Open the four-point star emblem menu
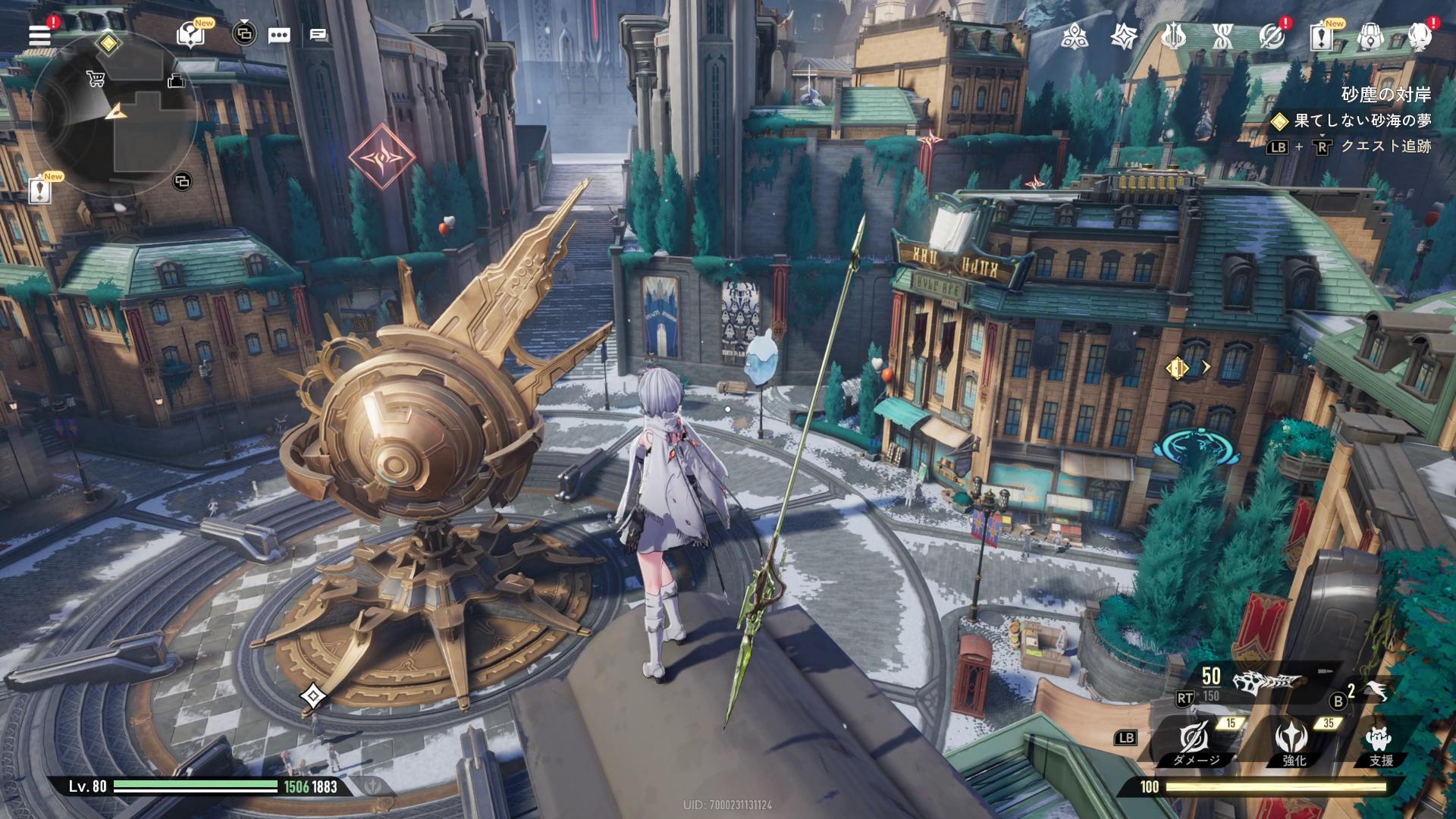Viewport: 1456px width, 819px height. click(x=1123, y=36)
